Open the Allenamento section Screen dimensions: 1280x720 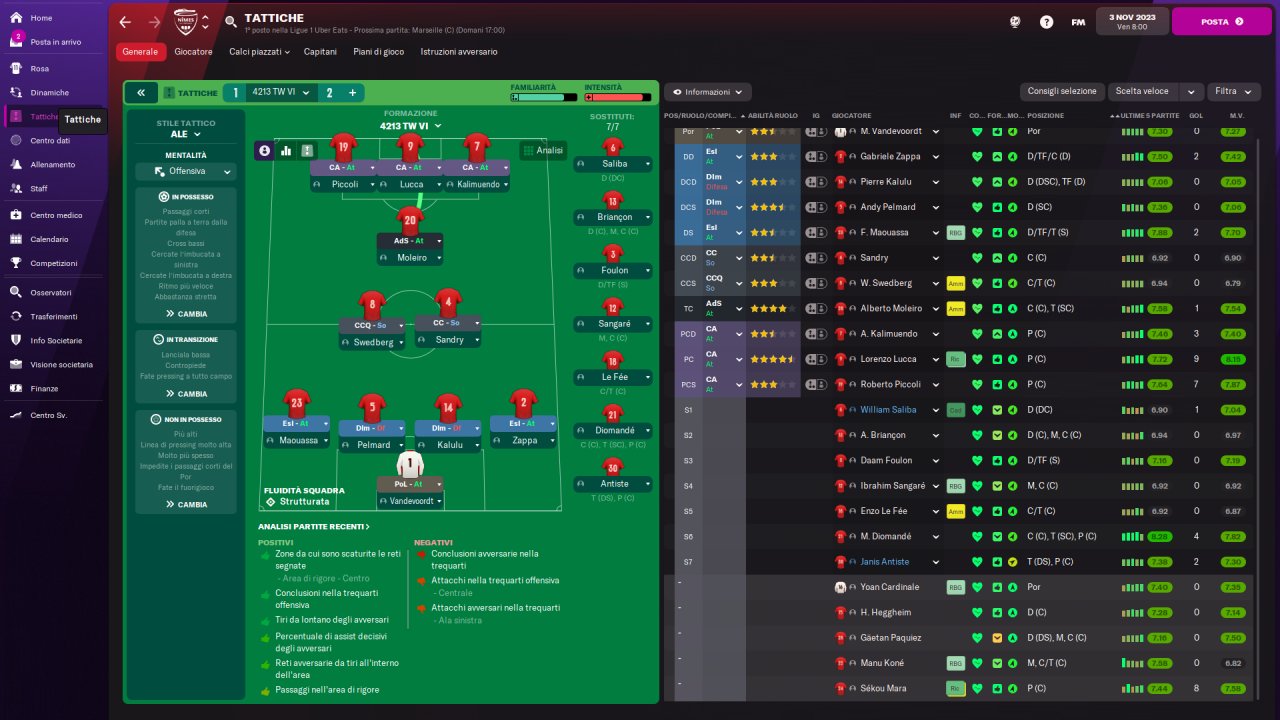(x=52, y=164)
